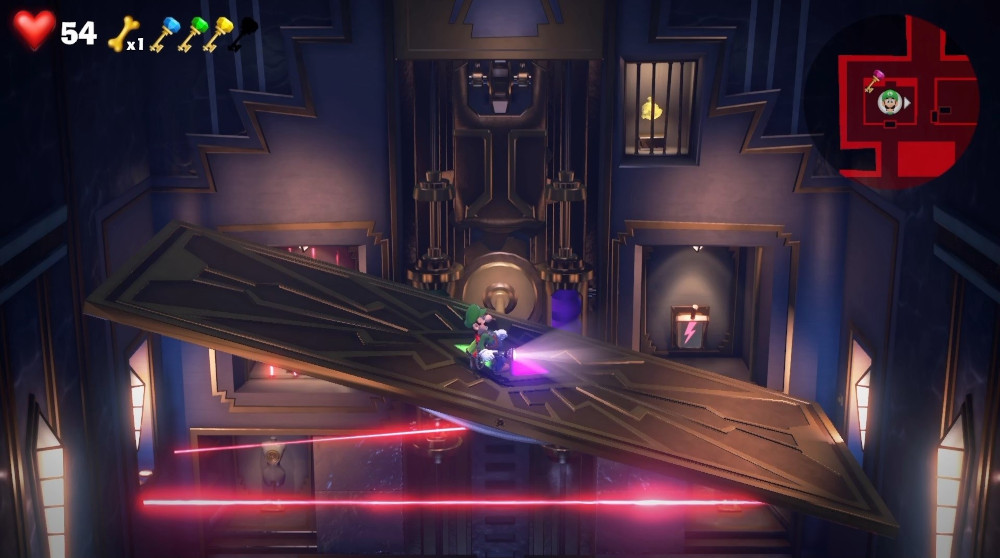
Task: Select the pink key marker on minimap
Action: point(874,80)
